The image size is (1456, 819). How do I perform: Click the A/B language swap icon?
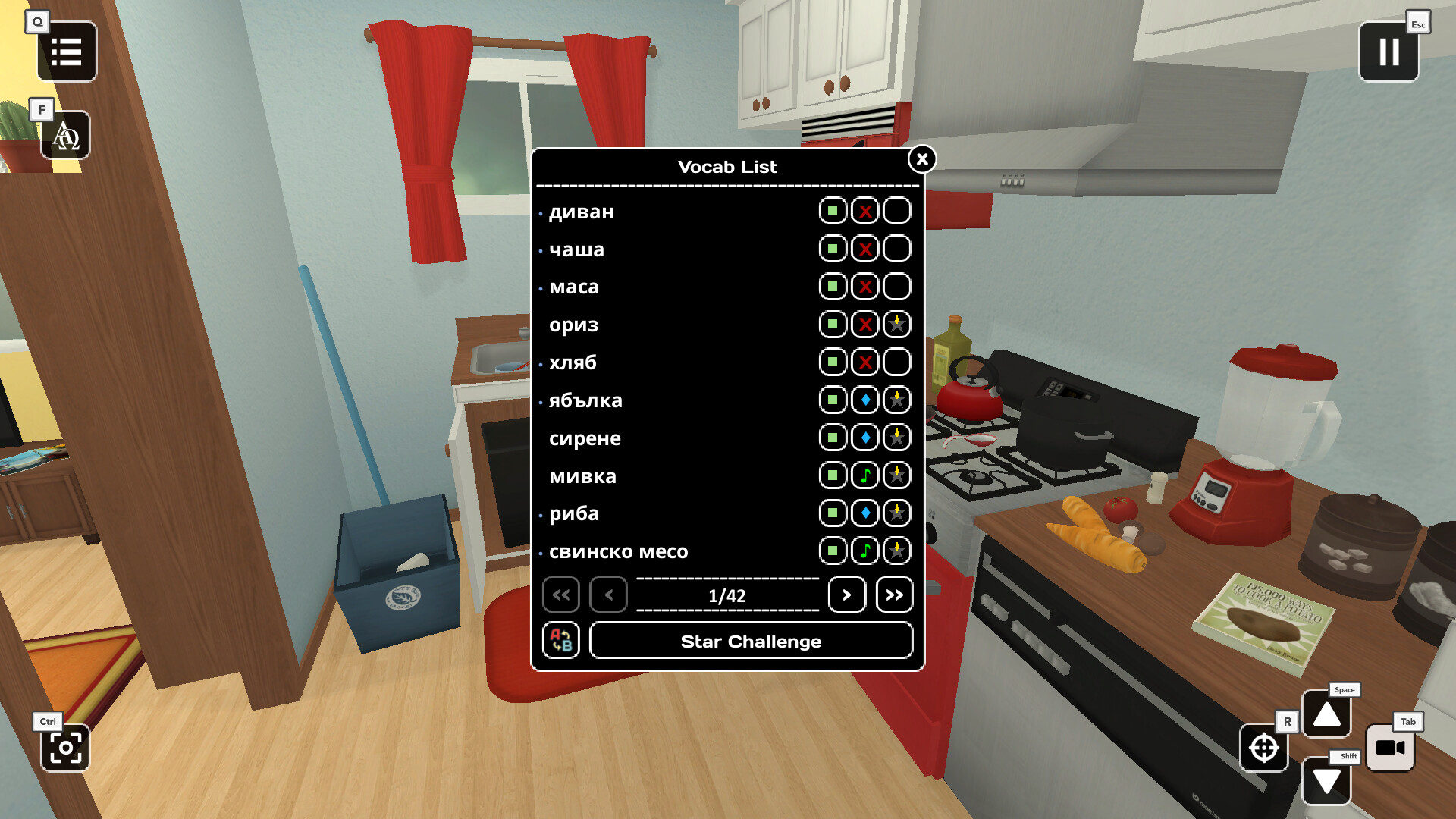pyautogui.click(x=561, y=641)
